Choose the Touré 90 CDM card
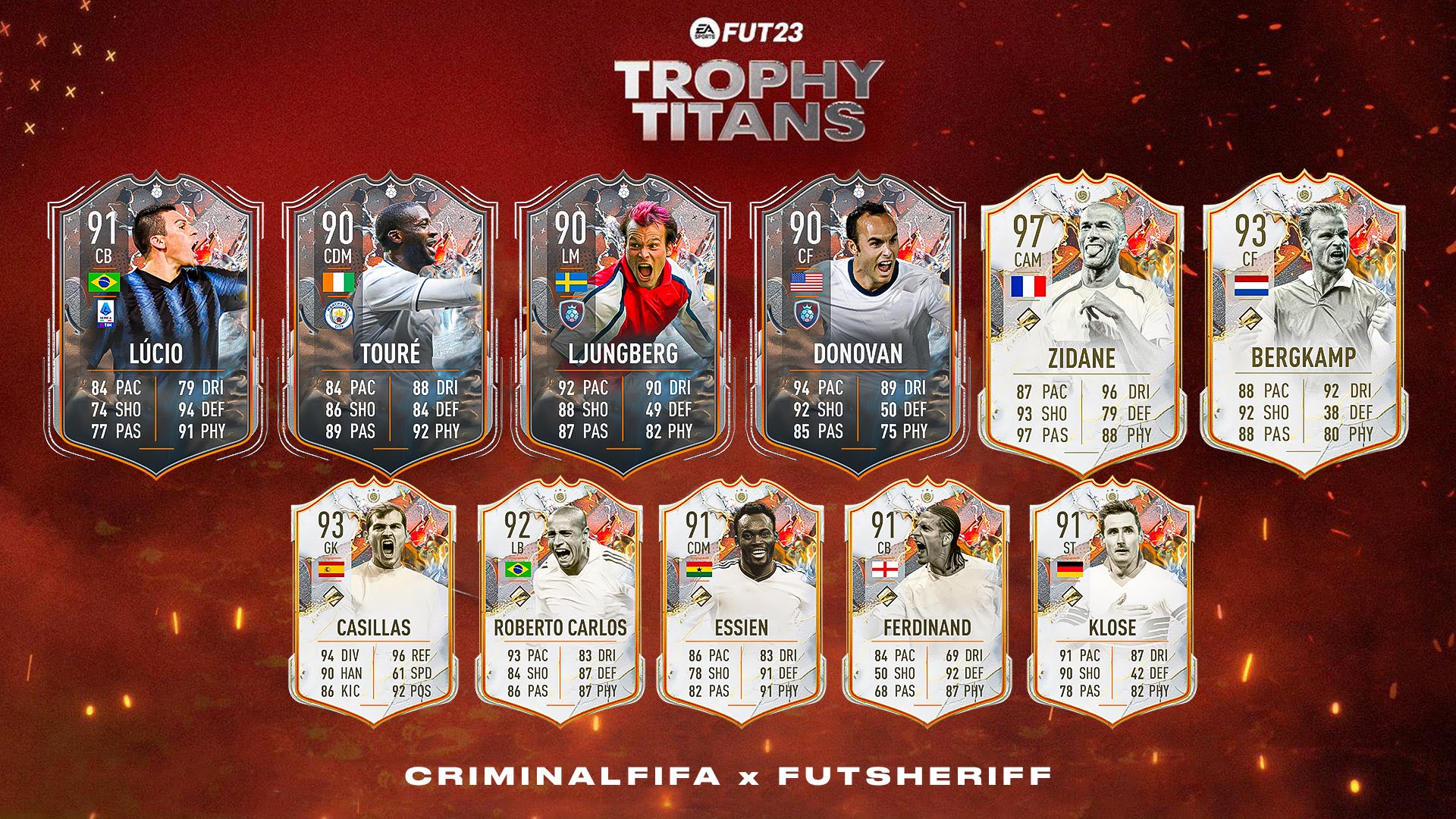This screenshot has width=1456, height=819. point(390,326)
